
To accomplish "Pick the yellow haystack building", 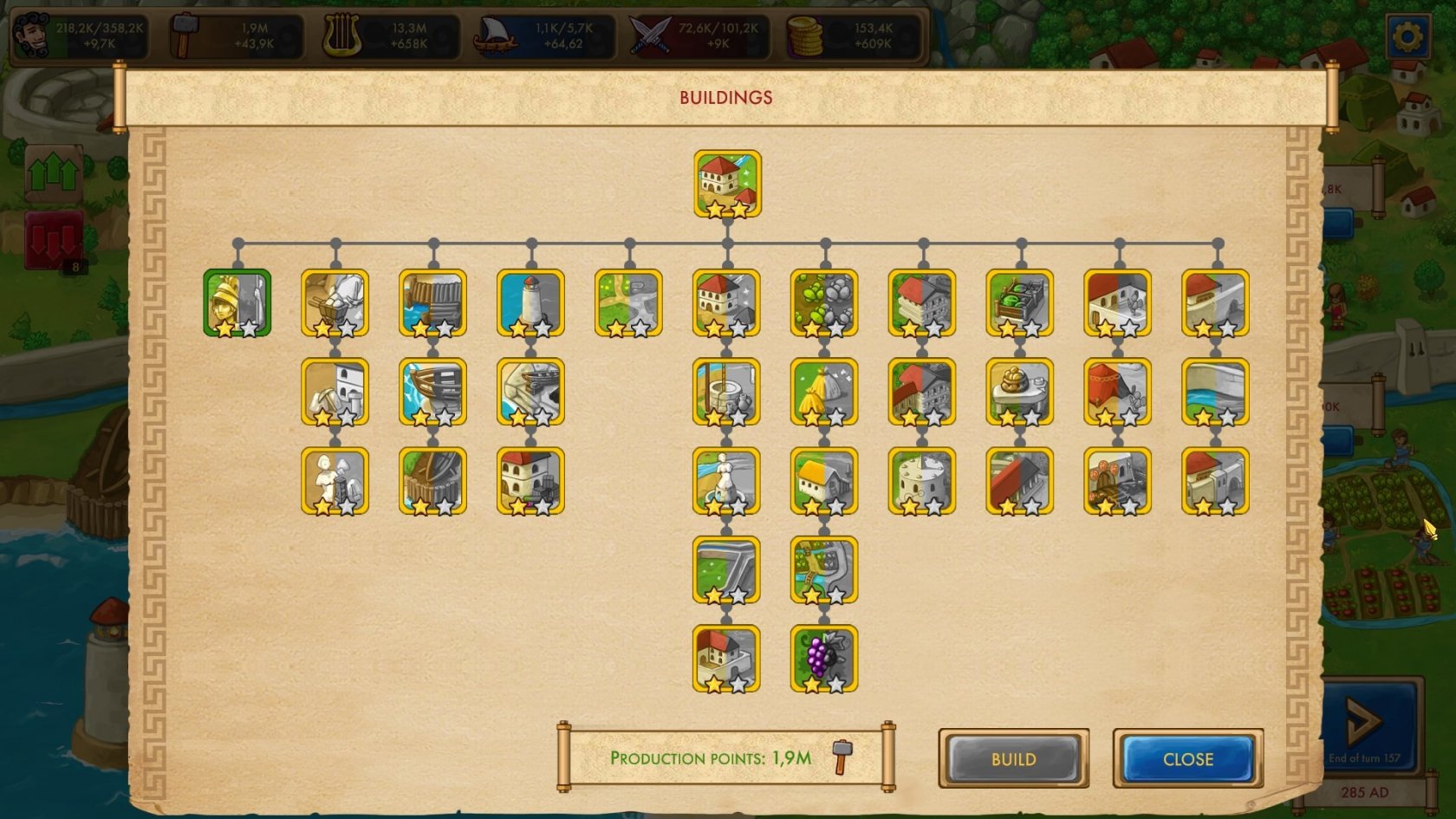I will coord(823,392).
